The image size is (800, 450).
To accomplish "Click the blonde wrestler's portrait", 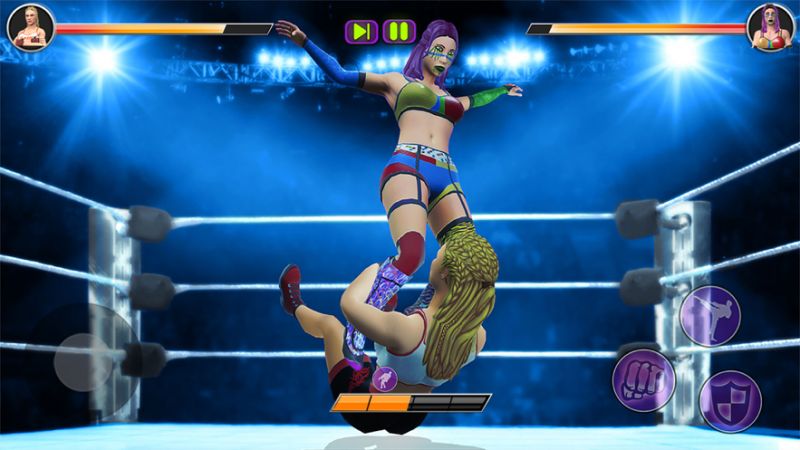I will (x=30, y=26).
